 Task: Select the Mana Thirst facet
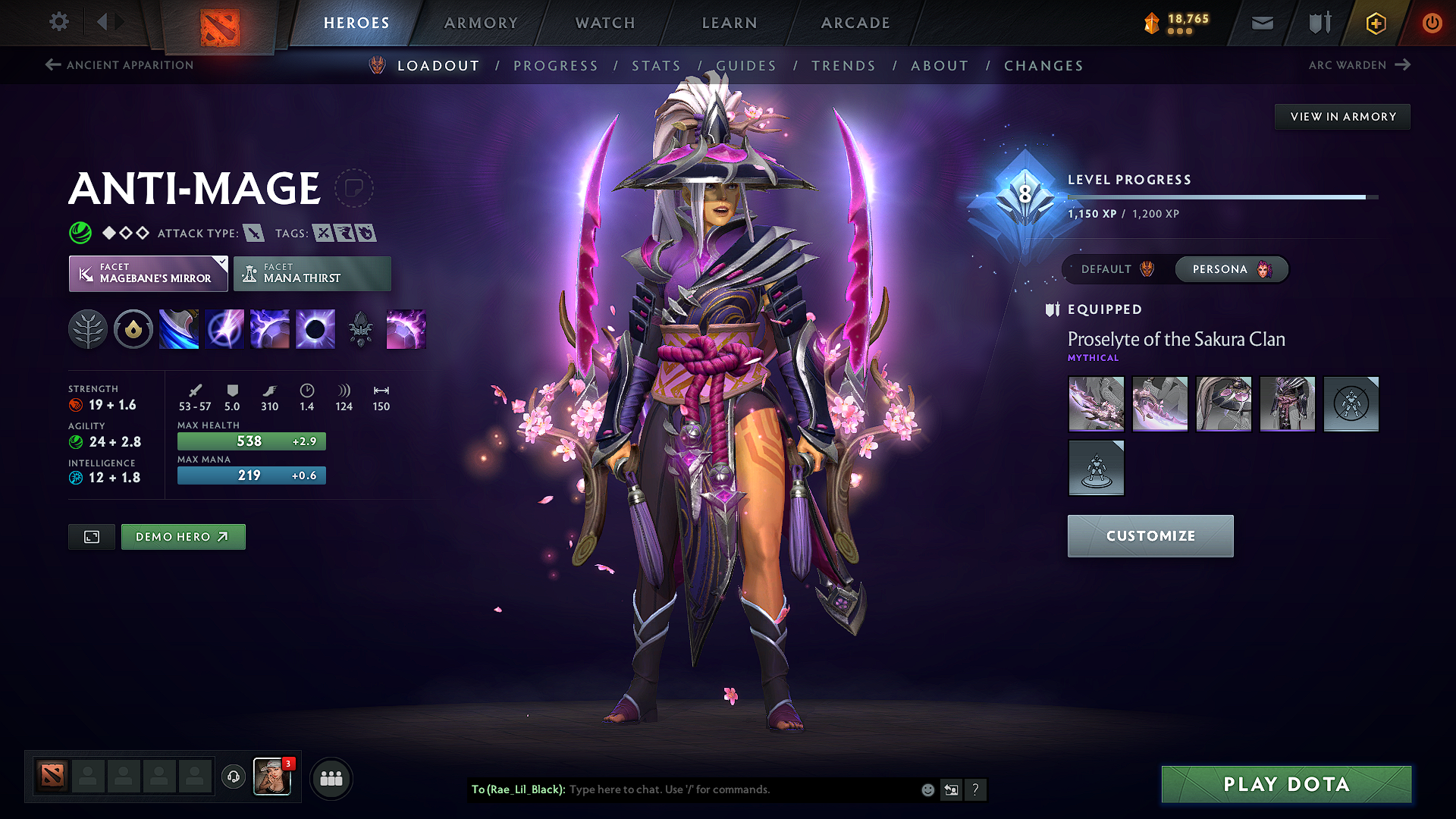pos(312,273)
